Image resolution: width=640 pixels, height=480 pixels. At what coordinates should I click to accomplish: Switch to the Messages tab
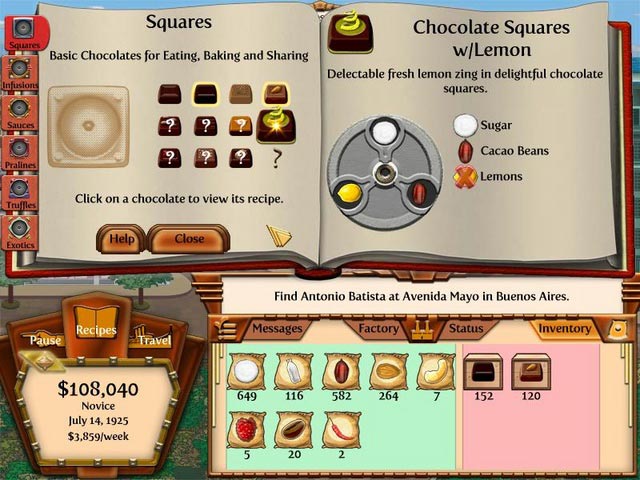pos(276,328)
